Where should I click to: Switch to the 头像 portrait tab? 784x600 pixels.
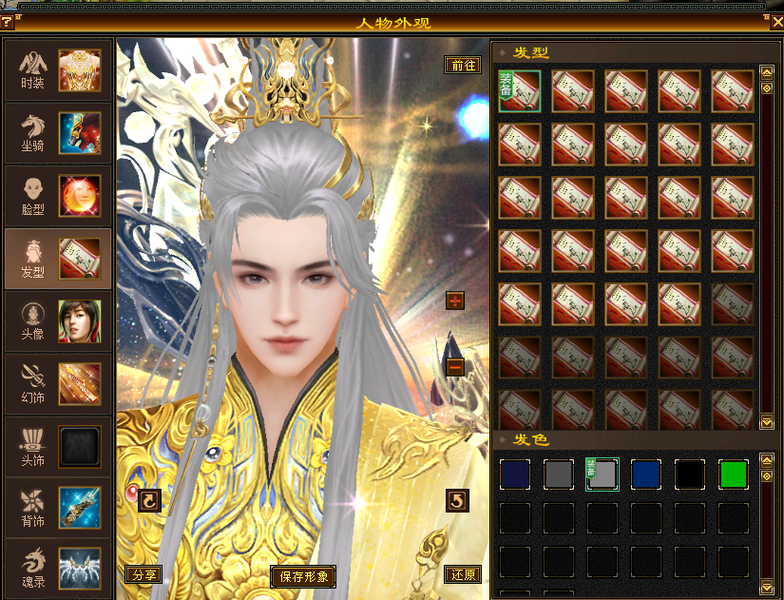[58, 321]
